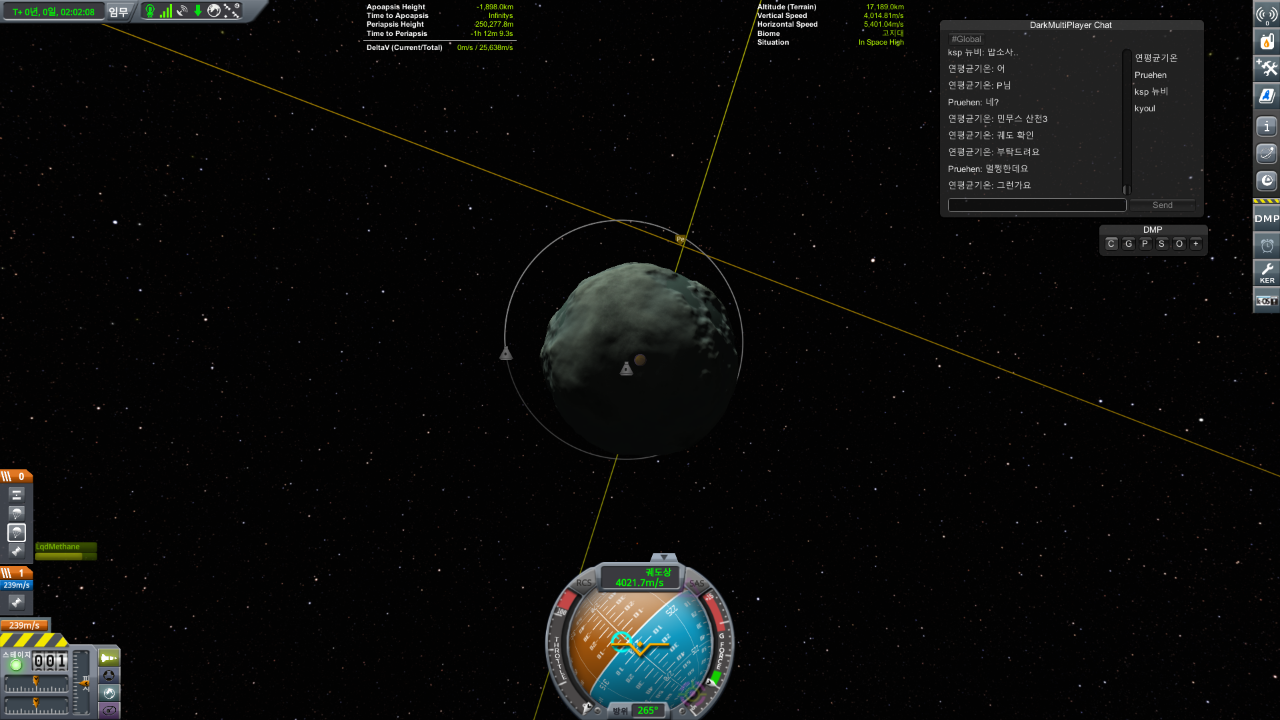
Task: Open the DMP toolbar button
Action: pyautogui.click(x=1267, y=218)
